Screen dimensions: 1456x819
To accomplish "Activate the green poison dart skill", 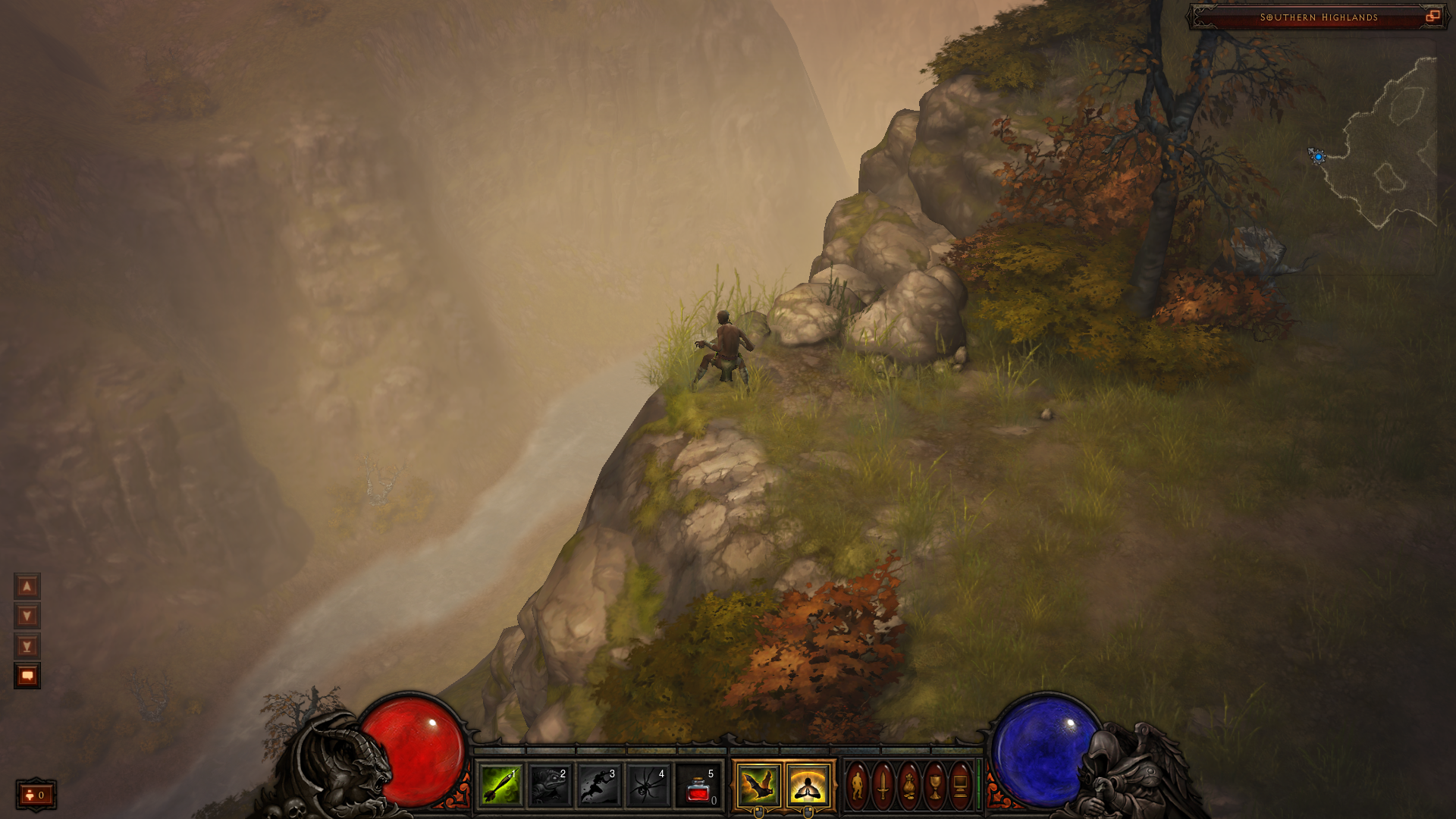I will 500,786.
